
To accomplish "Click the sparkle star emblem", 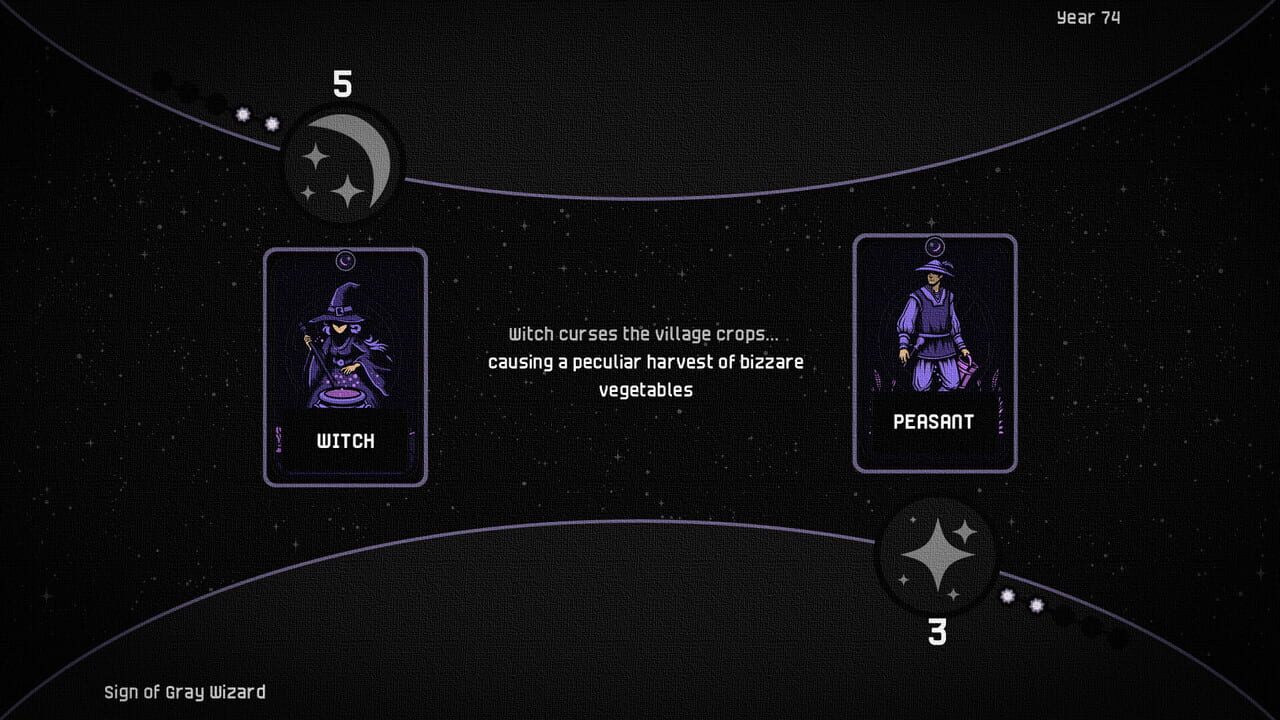I will tap(940, 555).
